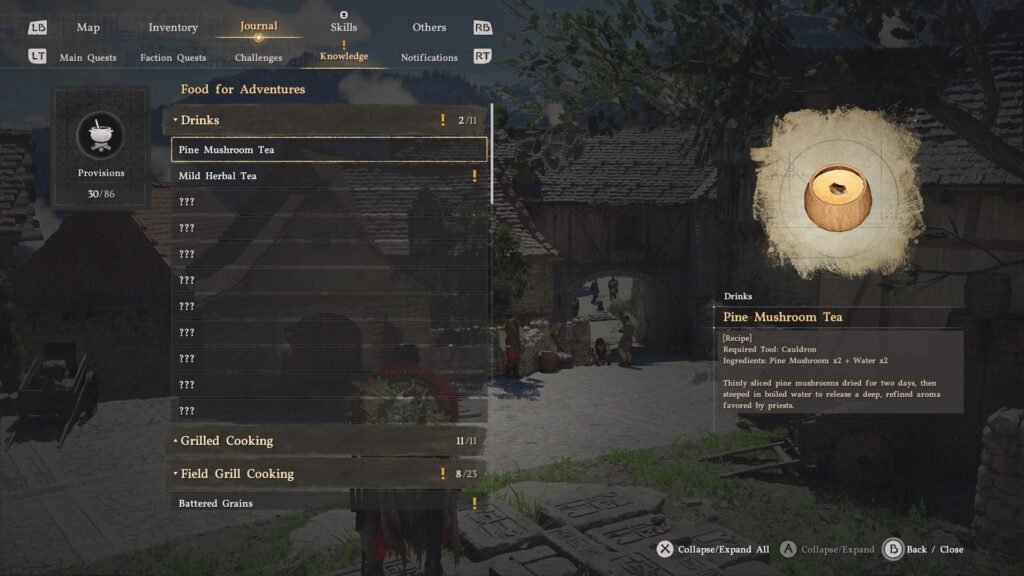The height and width of the screenshot is (576, 1024).
Task: Click Collapse/Expand All
Action: [712, 549]
